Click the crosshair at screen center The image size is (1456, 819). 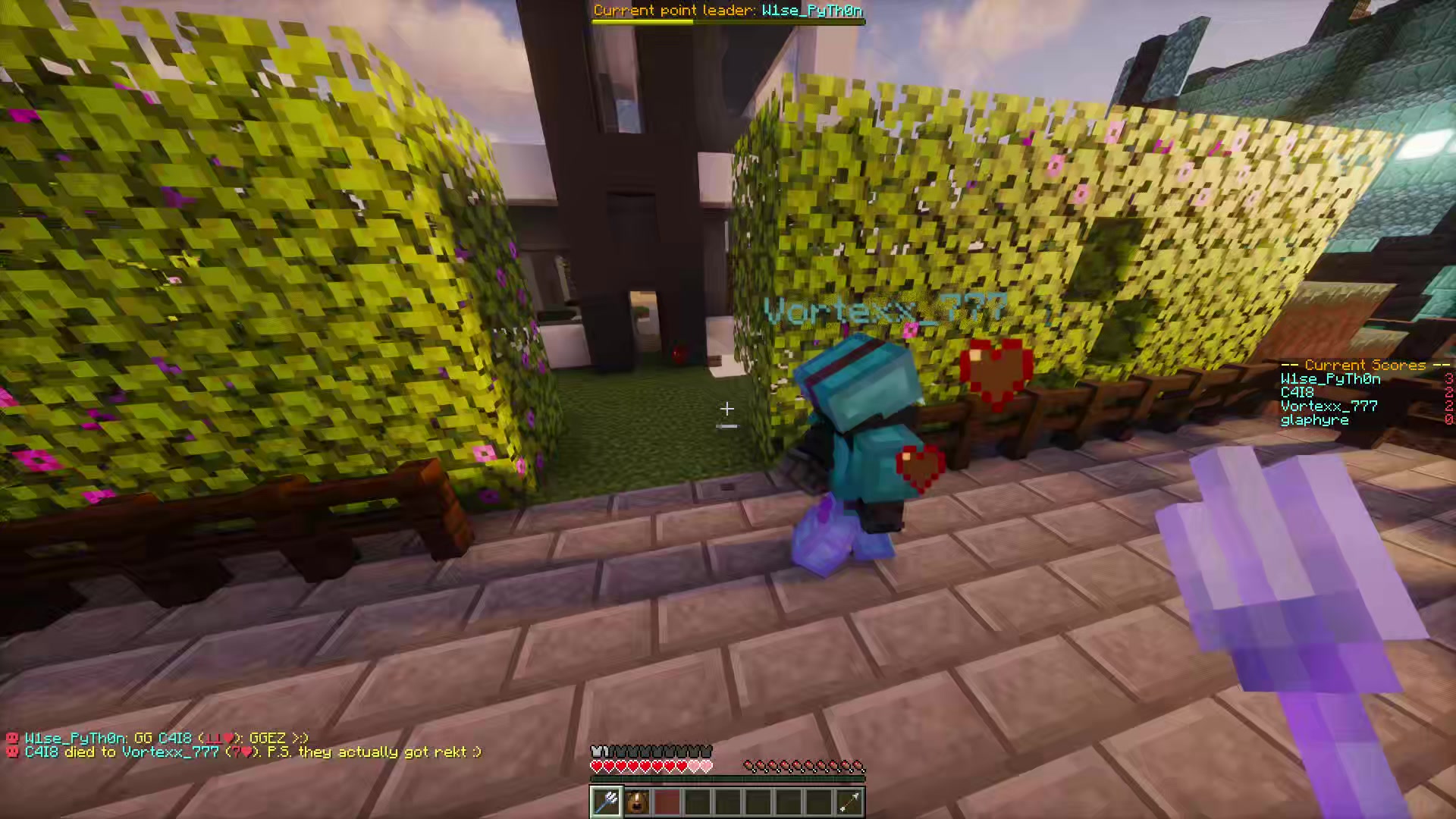click(727, 409)
